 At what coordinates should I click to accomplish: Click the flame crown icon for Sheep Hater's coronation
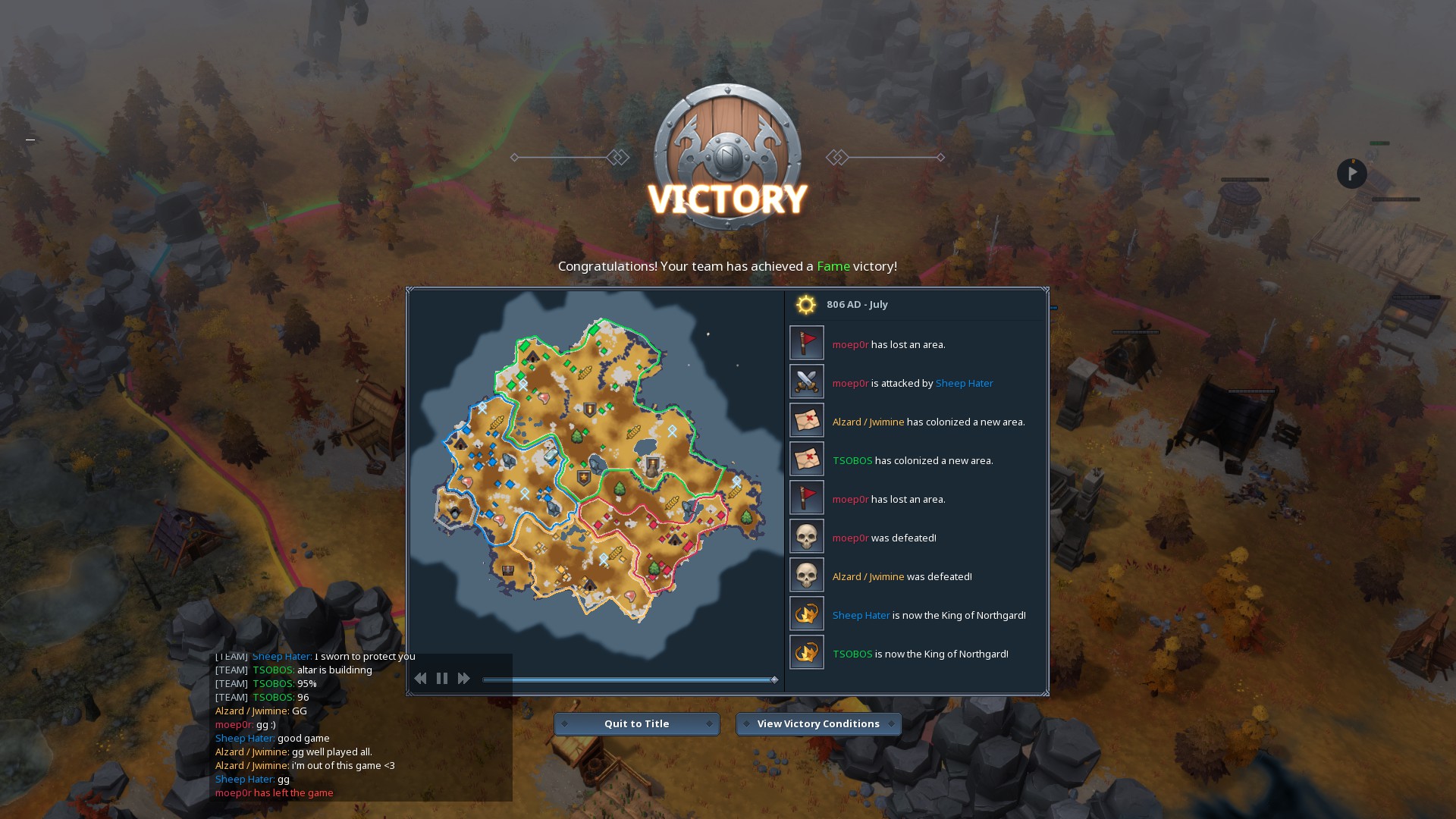coord(806,613)
